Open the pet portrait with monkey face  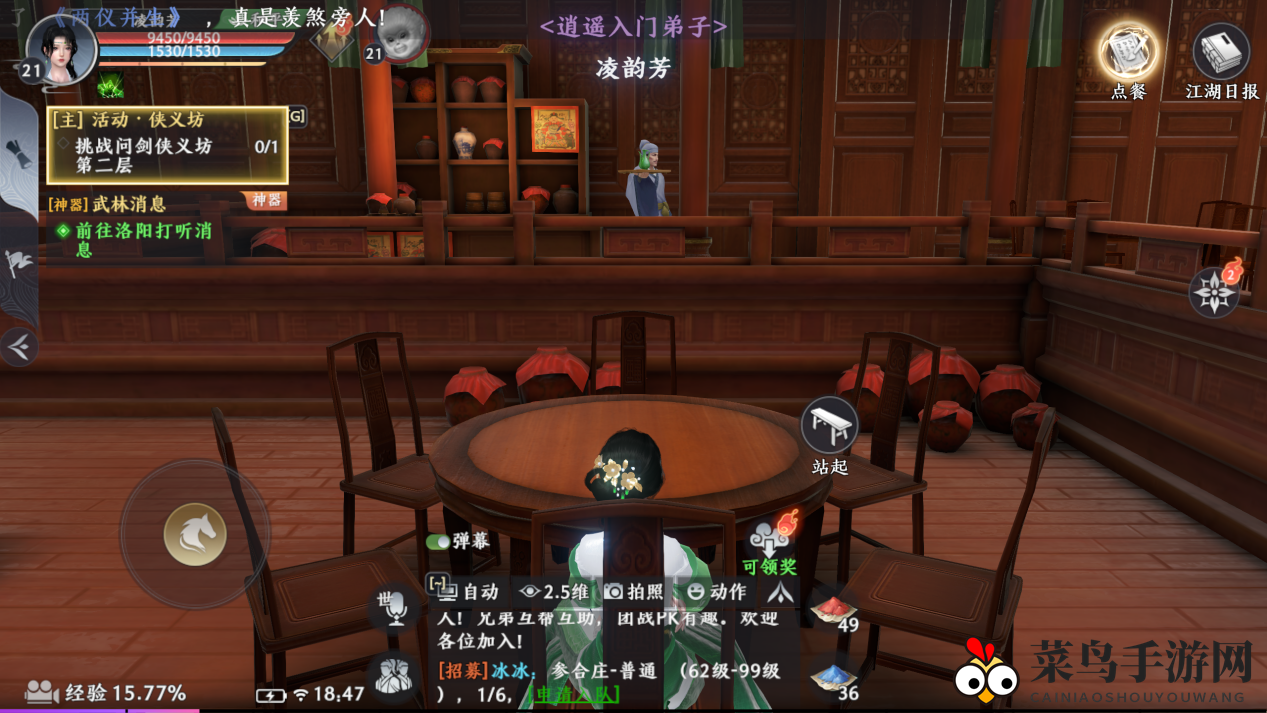click(400, 33)
